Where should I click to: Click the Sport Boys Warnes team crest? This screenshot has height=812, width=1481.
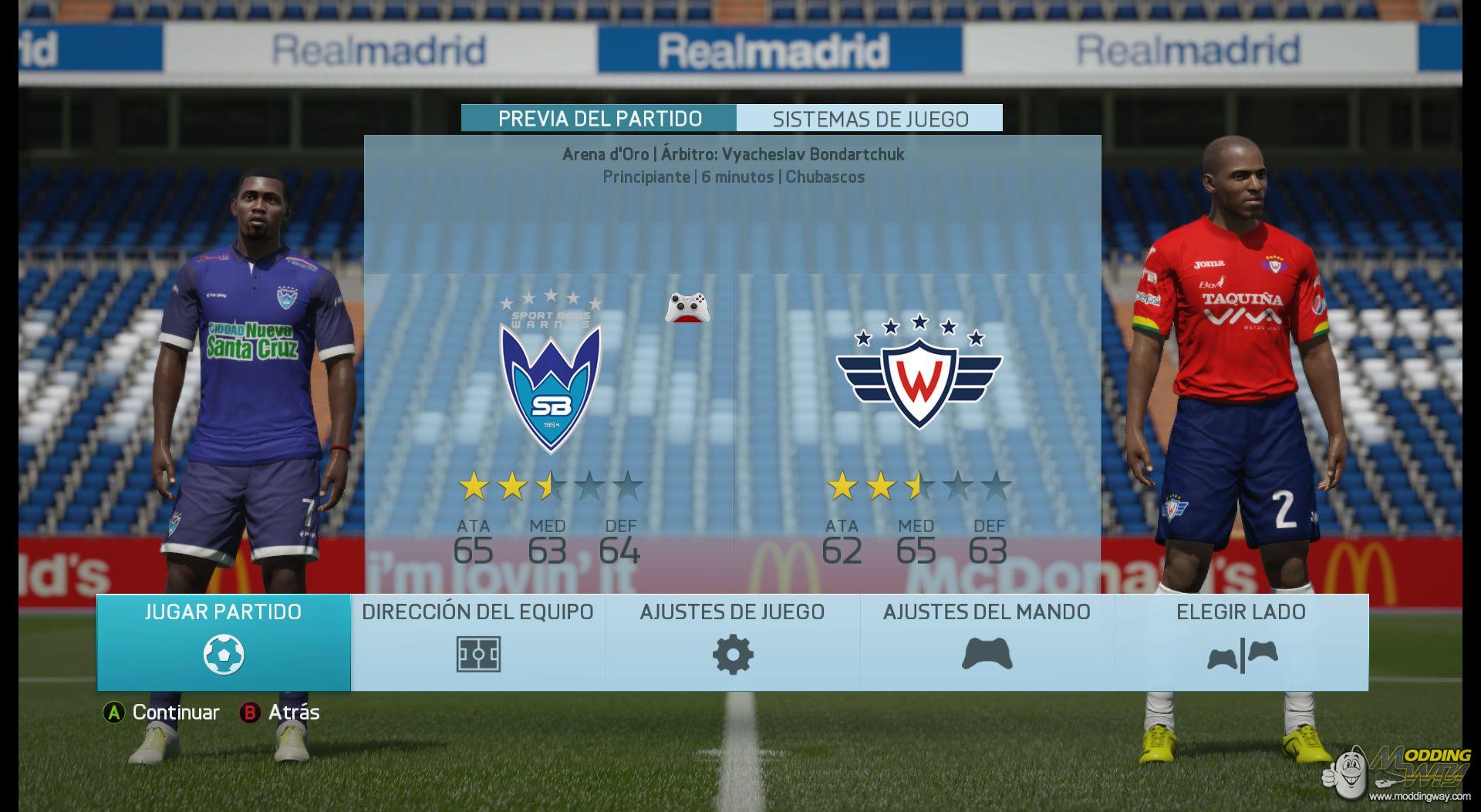(551, 372)
